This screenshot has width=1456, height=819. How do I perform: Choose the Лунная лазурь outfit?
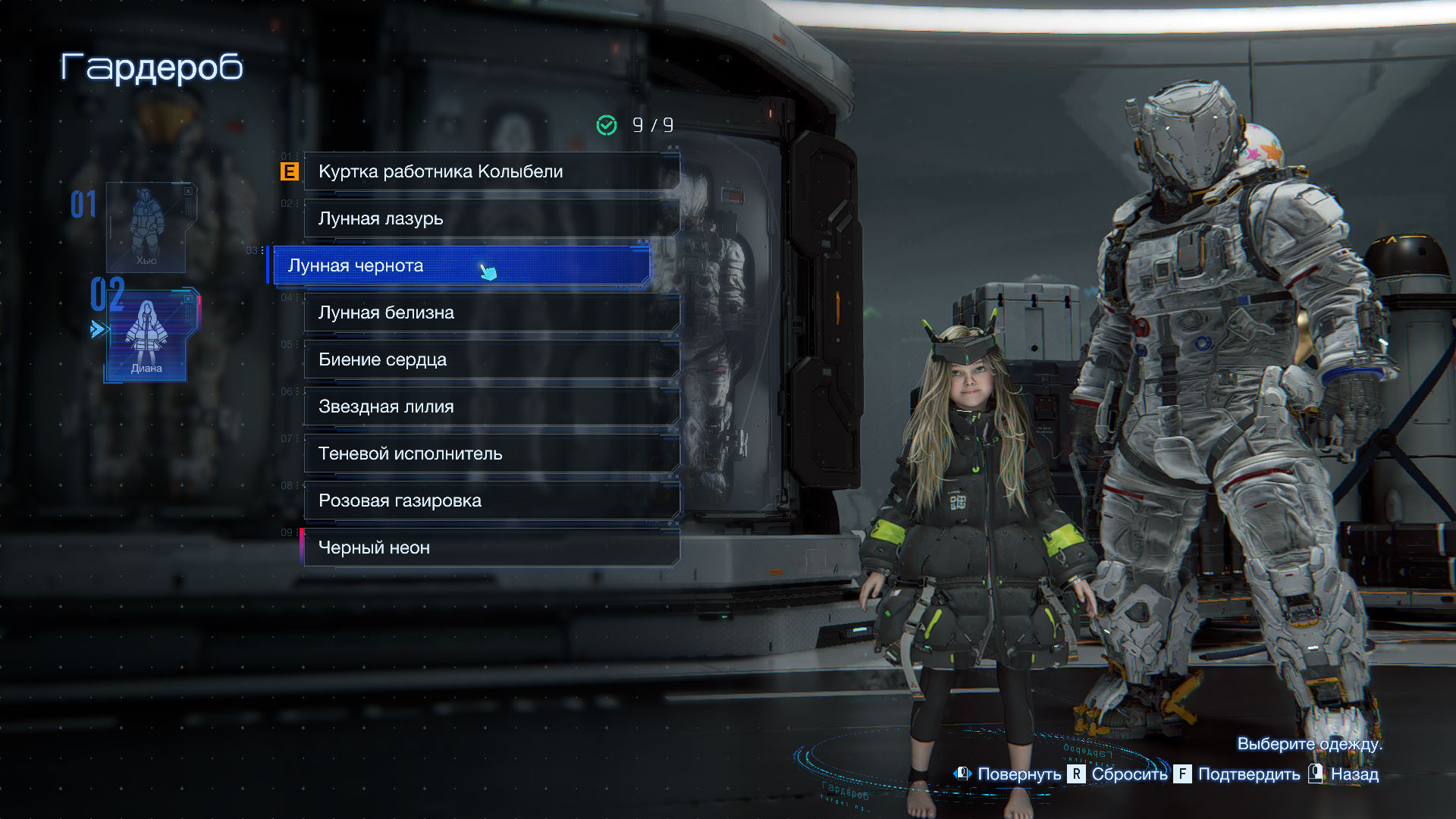pyautogui.click(x=491, y=218)
